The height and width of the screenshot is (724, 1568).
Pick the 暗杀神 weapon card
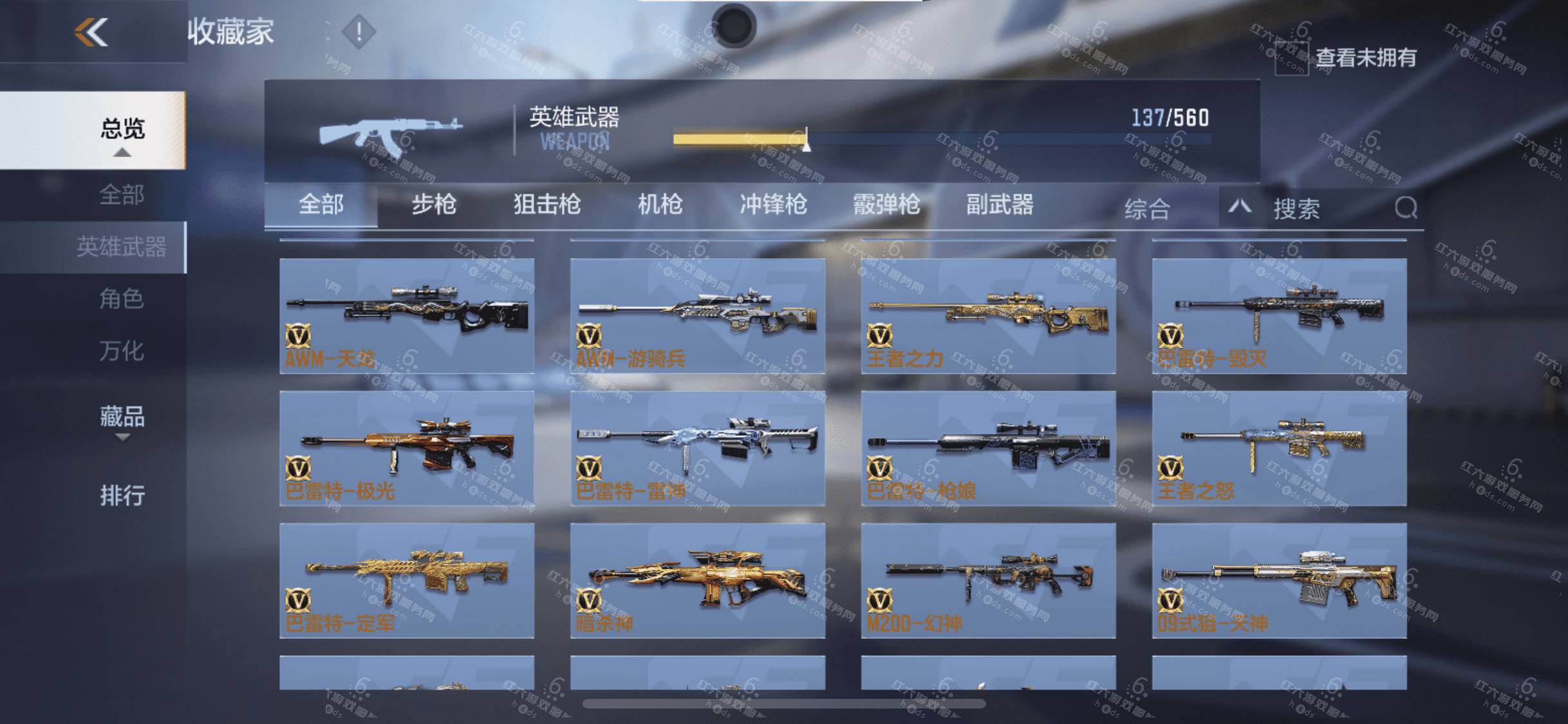(x=698, y=580)
